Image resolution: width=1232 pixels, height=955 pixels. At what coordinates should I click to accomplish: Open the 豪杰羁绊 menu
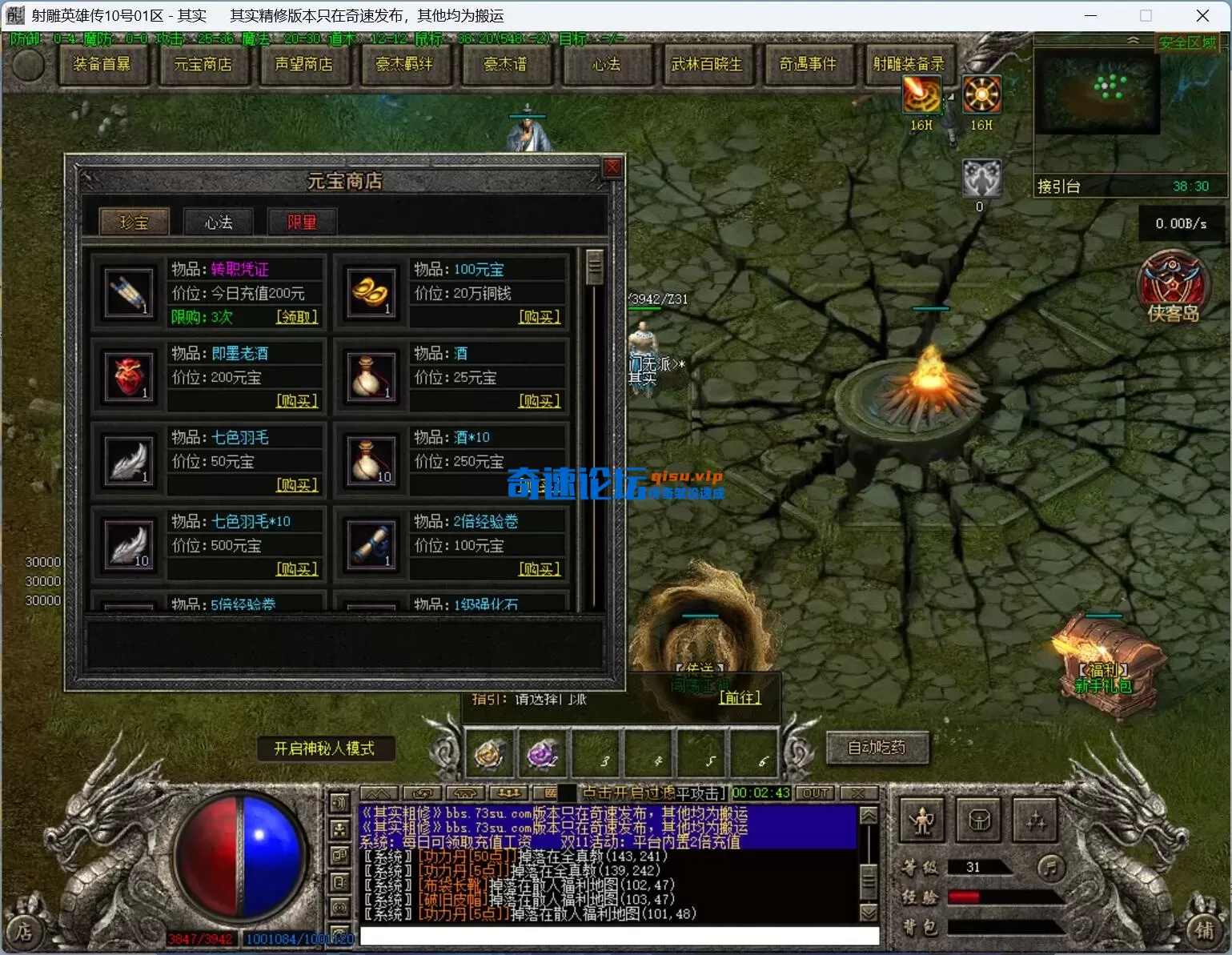pos(404,64)
